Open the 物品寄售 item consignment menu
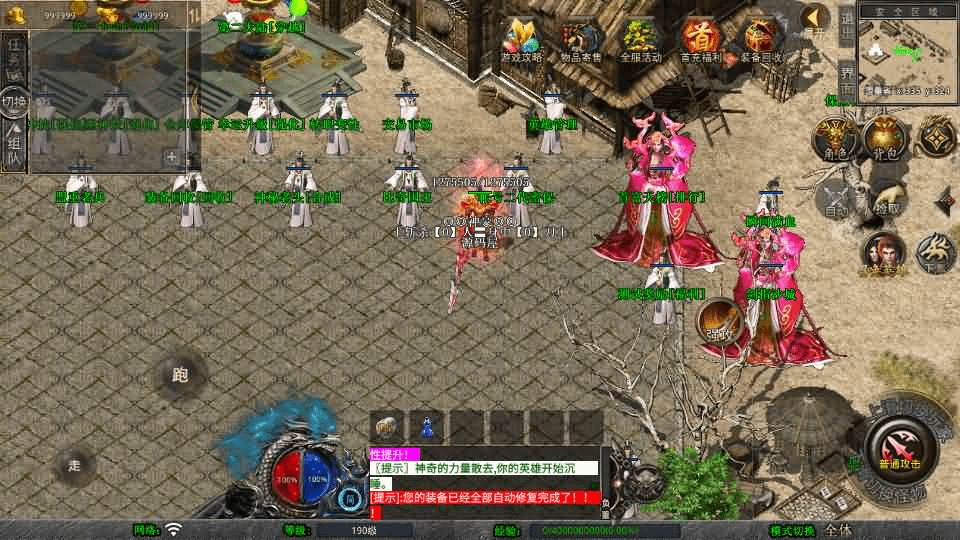960x540 pixels. (x=581, y=41)
